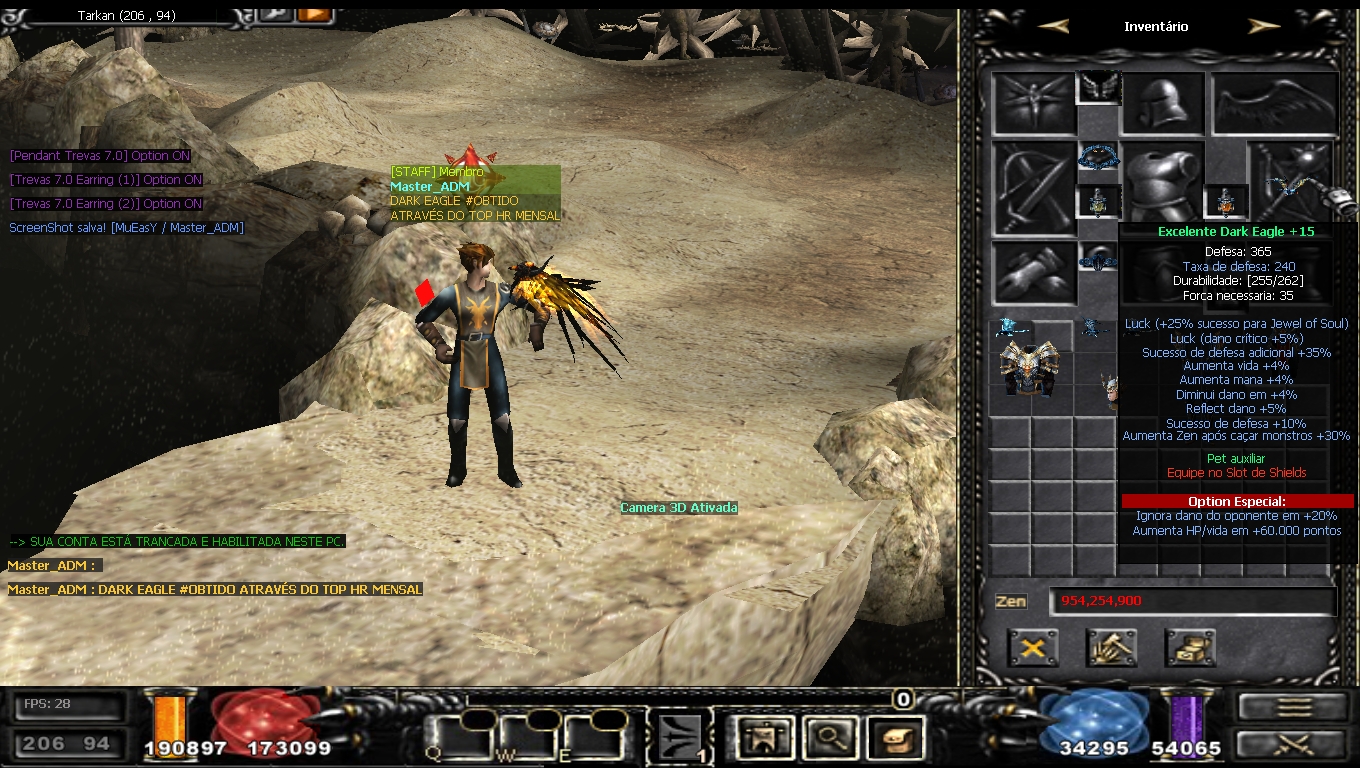Click the top bar orange arrow button

pos(314,14)
